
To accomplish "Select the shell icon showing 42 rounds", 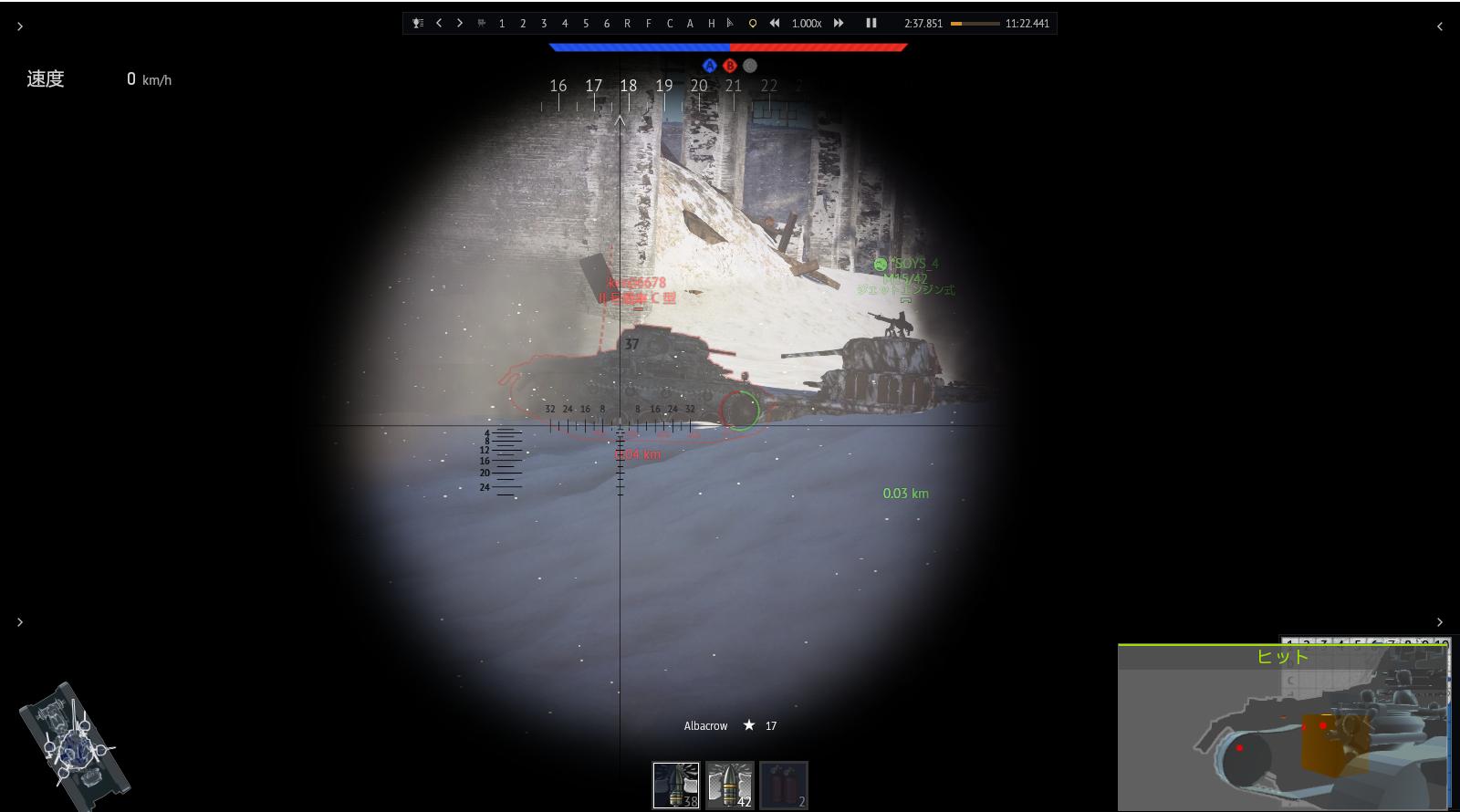I will coord(728,783).
